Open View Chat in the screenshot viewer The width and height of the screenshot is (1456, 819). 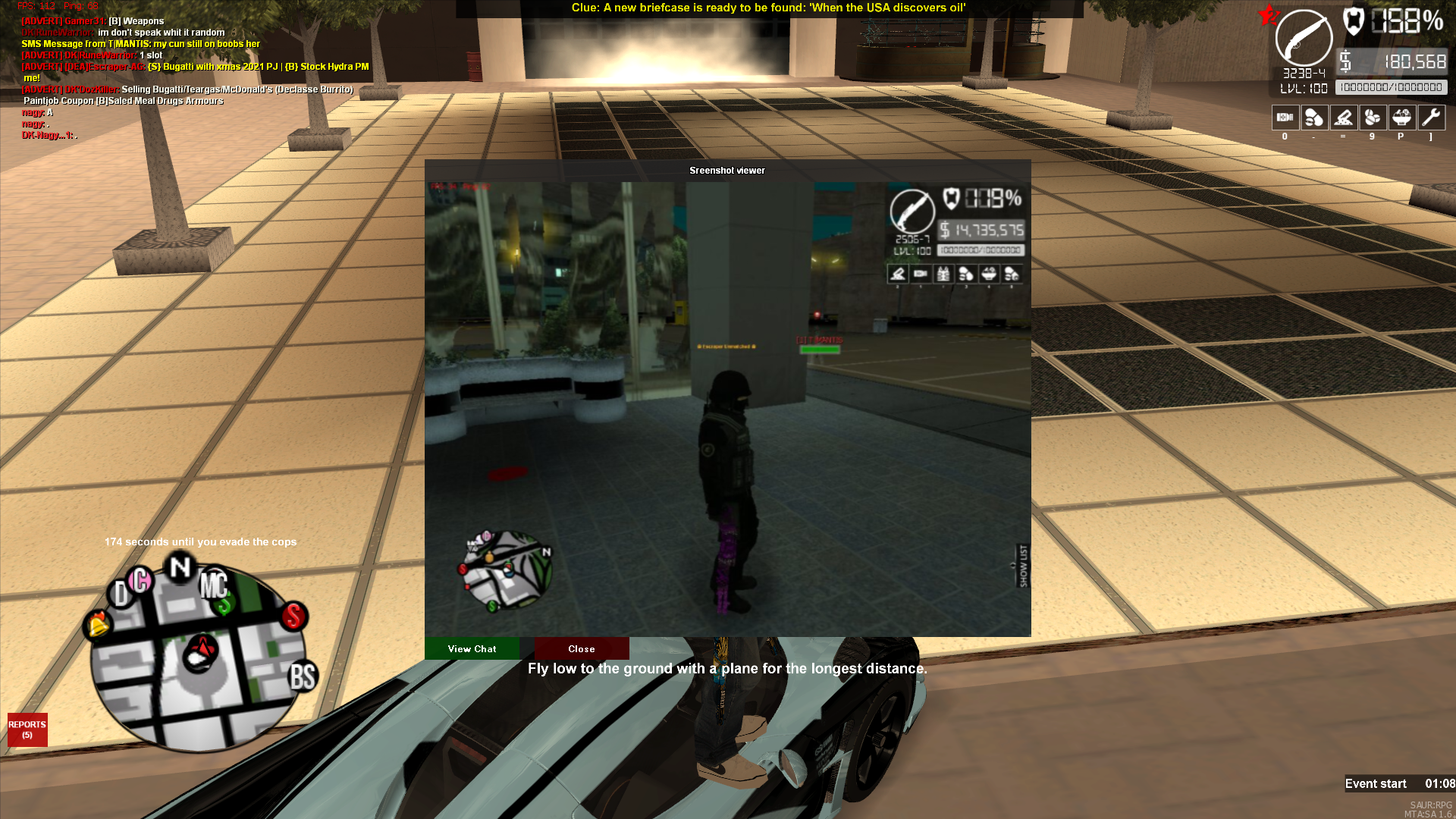472,649
